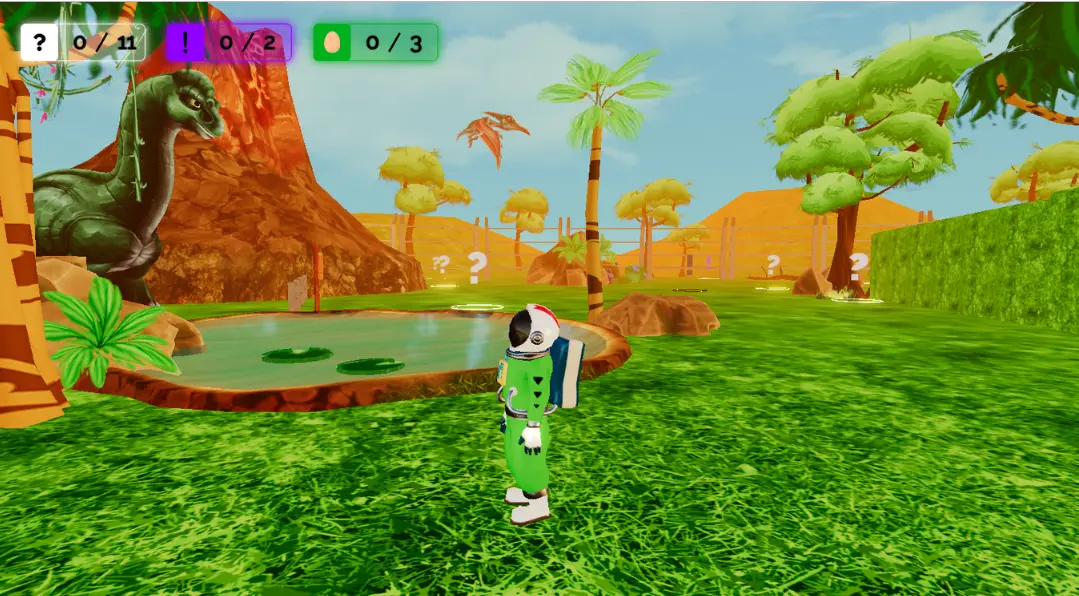The height and width of the screenshot is (596, 1079).
Task: Click the green egg collection icon
Action: tap(332, 43)
